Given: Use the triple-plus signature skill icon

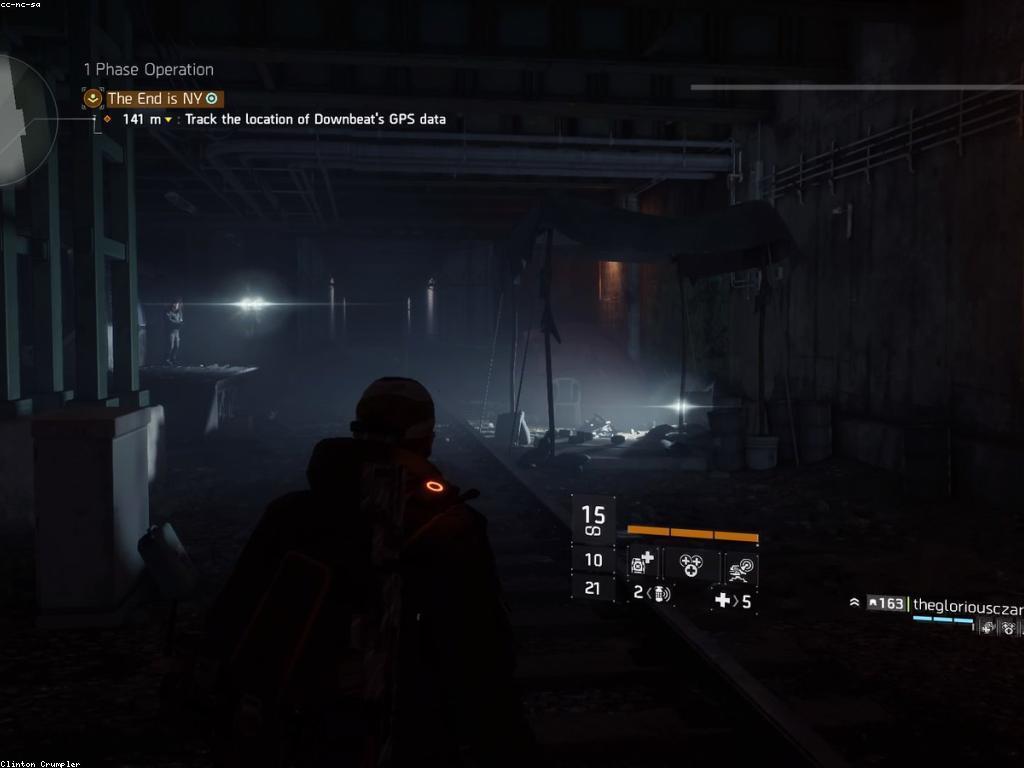Looking at the screenshot, I should pyautogui.click(x=692, y=565).
